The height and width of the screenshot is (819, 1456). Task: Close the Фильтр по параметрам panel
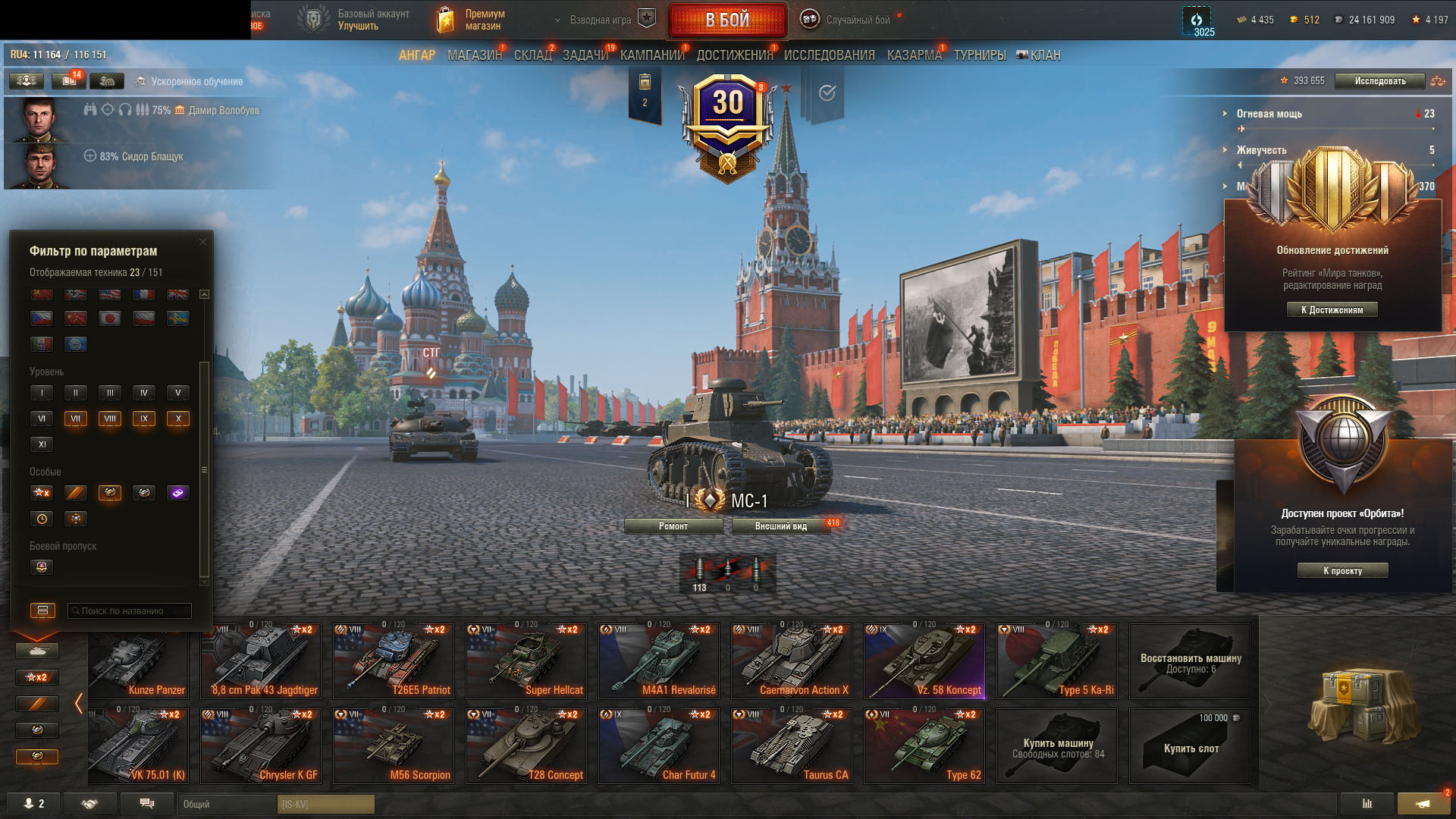202,242
